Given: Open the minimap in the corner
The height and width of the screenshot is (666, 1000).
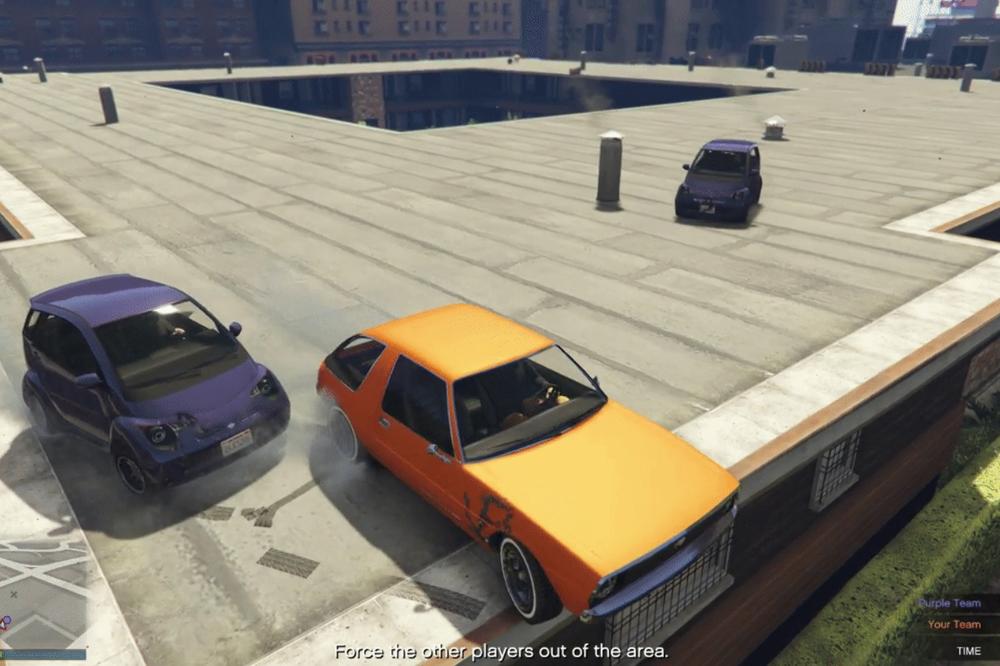Looking at the screenshot, I should [x=42, y=596].
